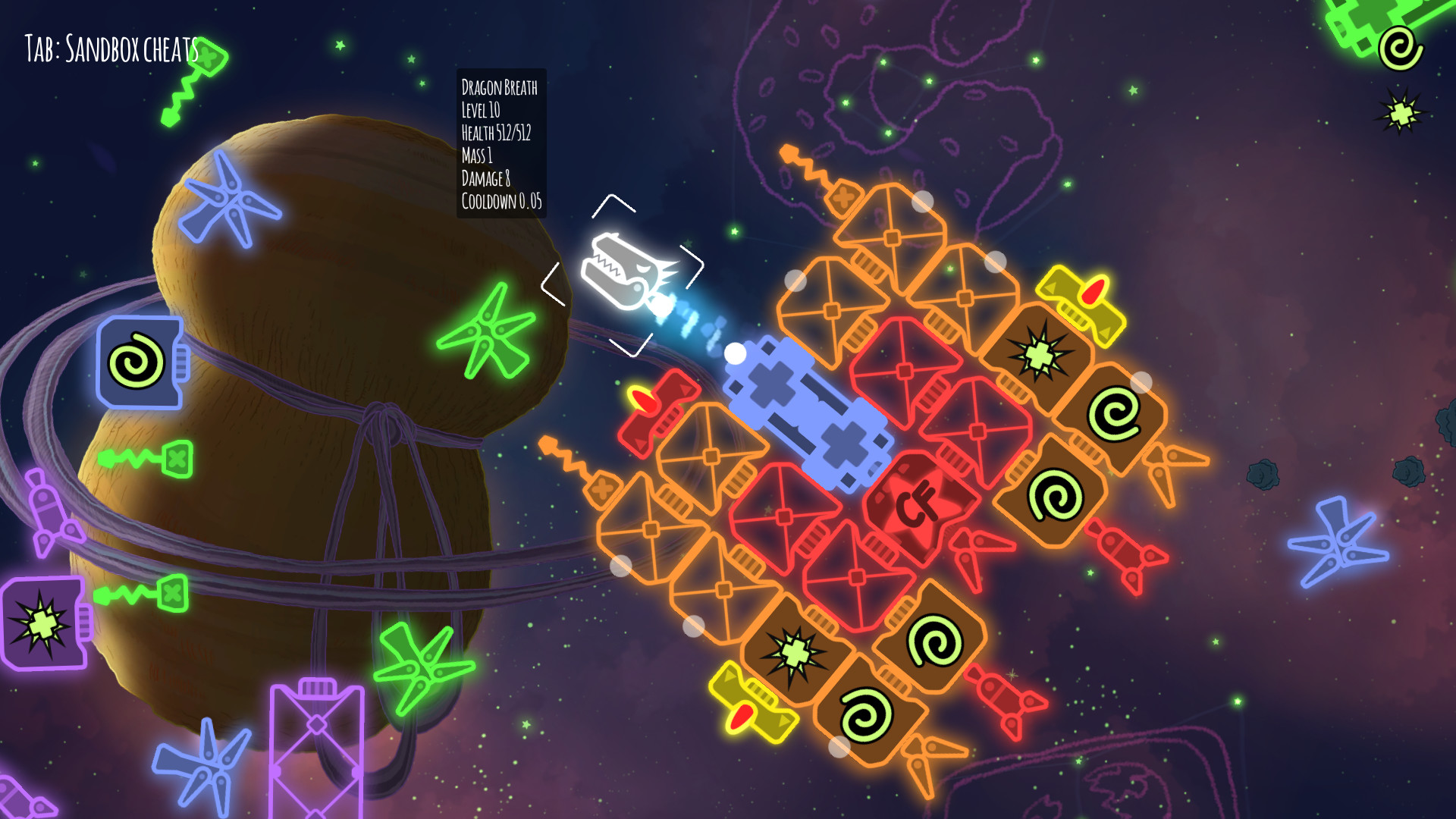Viewport: 1456px width, 819px height.
Task: Click the blue cross-shaped connector piece
Action: pos(808,413)
